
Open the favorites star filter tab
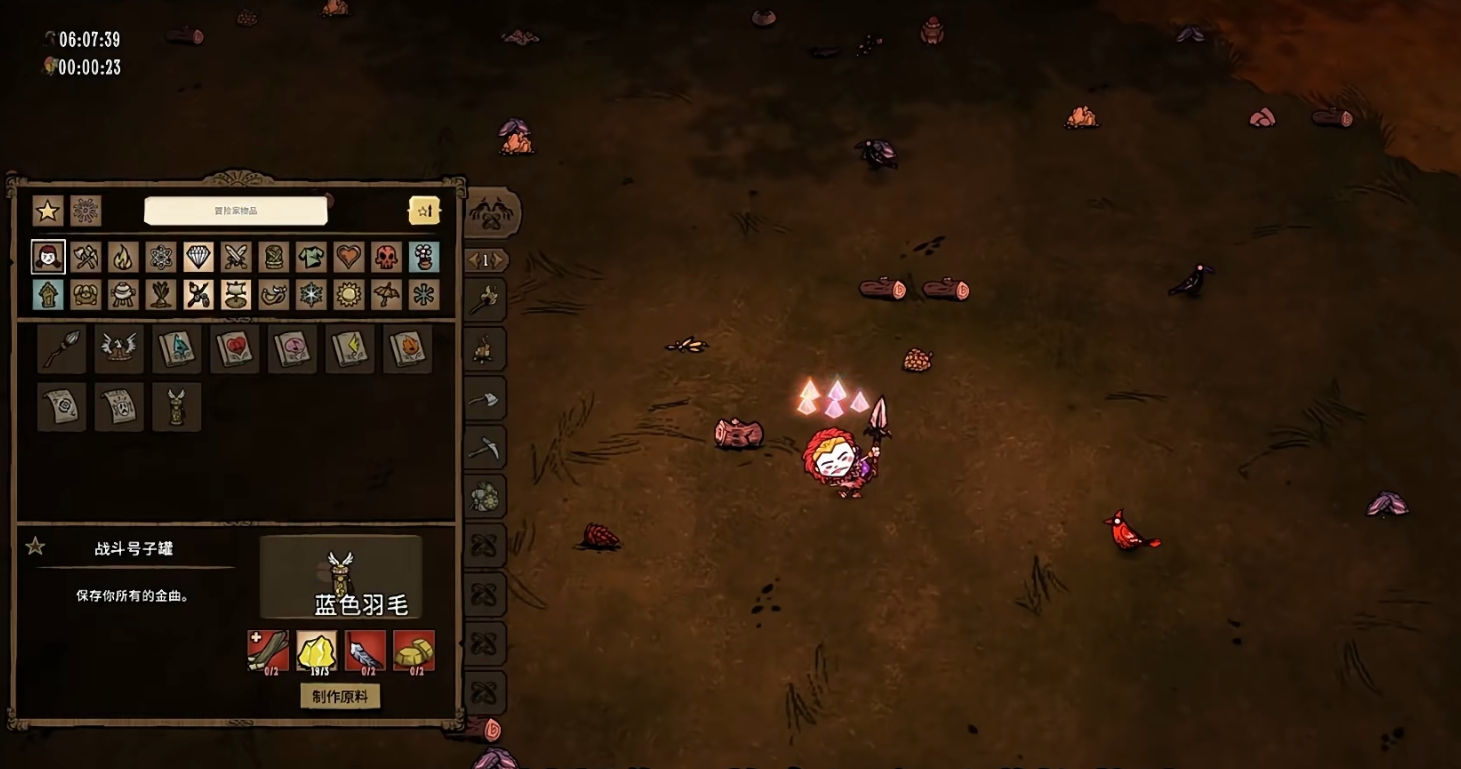pyautogui.click(x=47, y=211)
